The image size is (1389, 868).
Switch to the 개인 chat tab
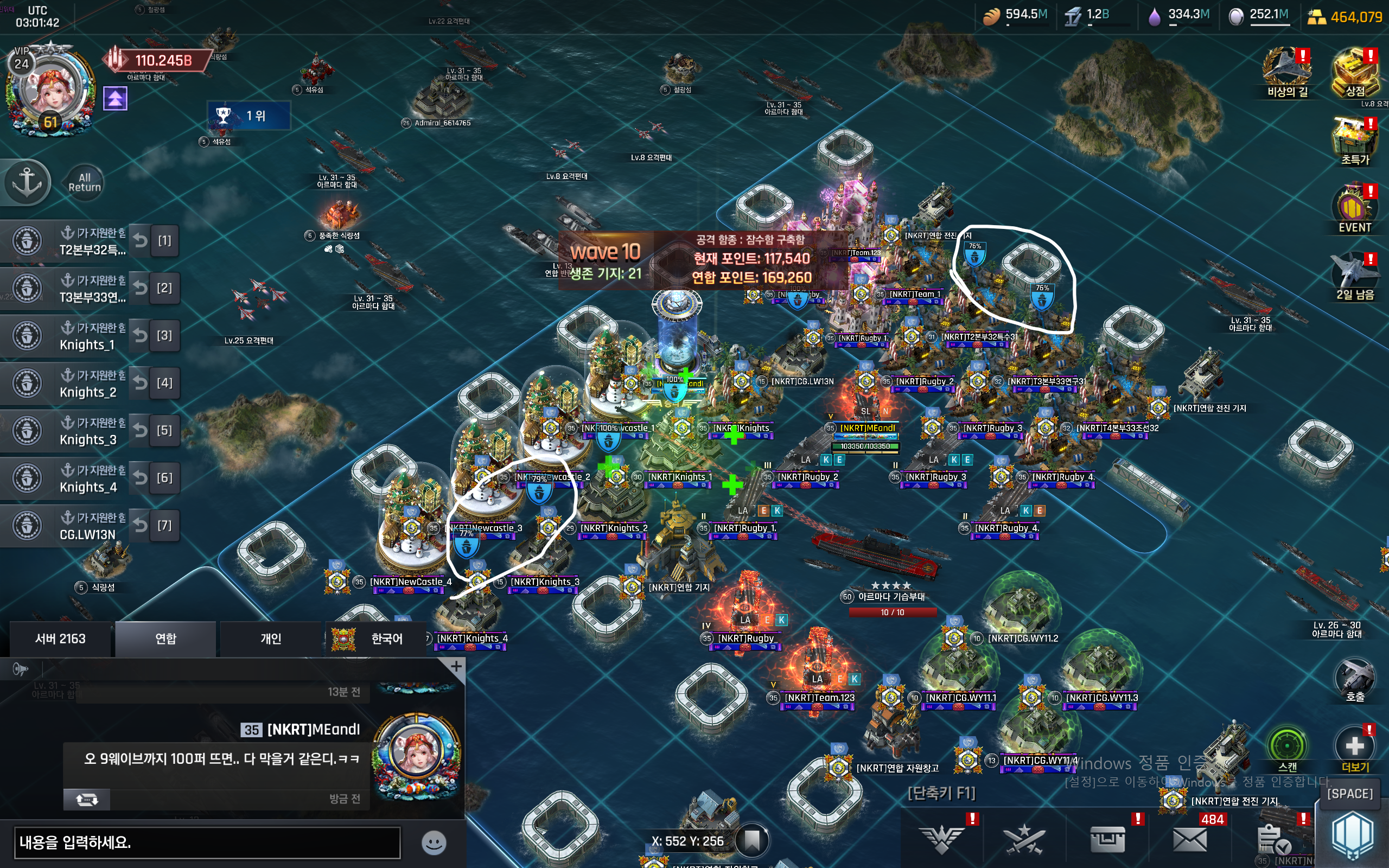click(270, 639)
